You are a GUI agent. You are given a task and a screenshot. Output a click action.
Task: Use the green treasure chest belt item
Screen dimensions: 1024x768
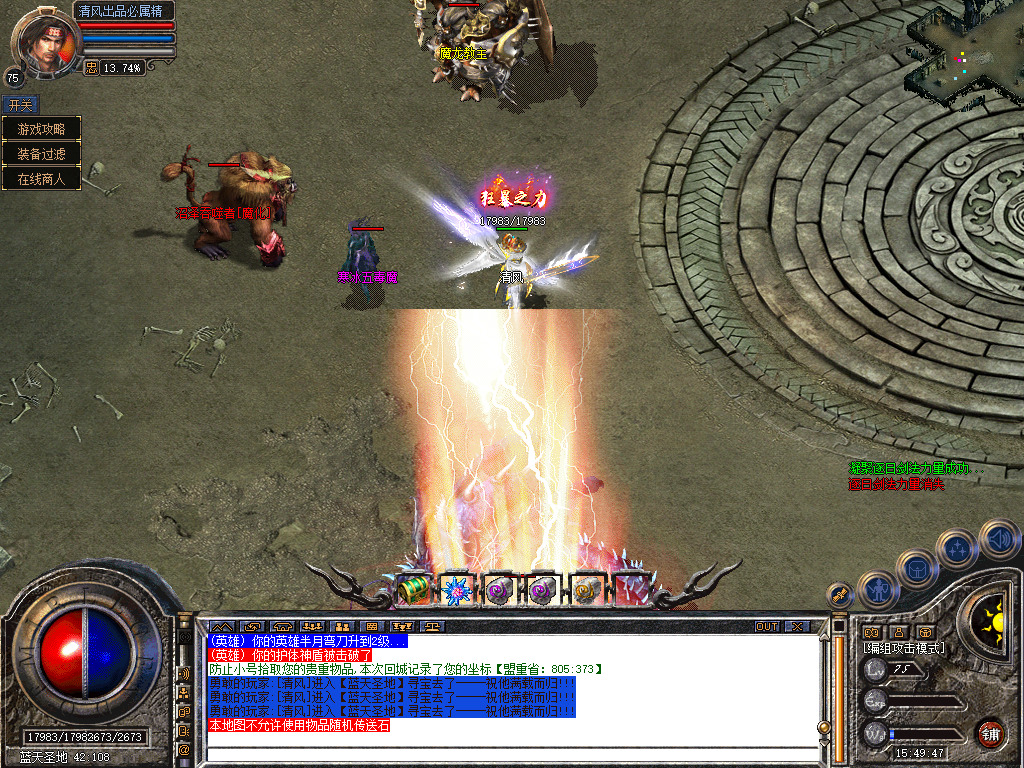(413, 590)
